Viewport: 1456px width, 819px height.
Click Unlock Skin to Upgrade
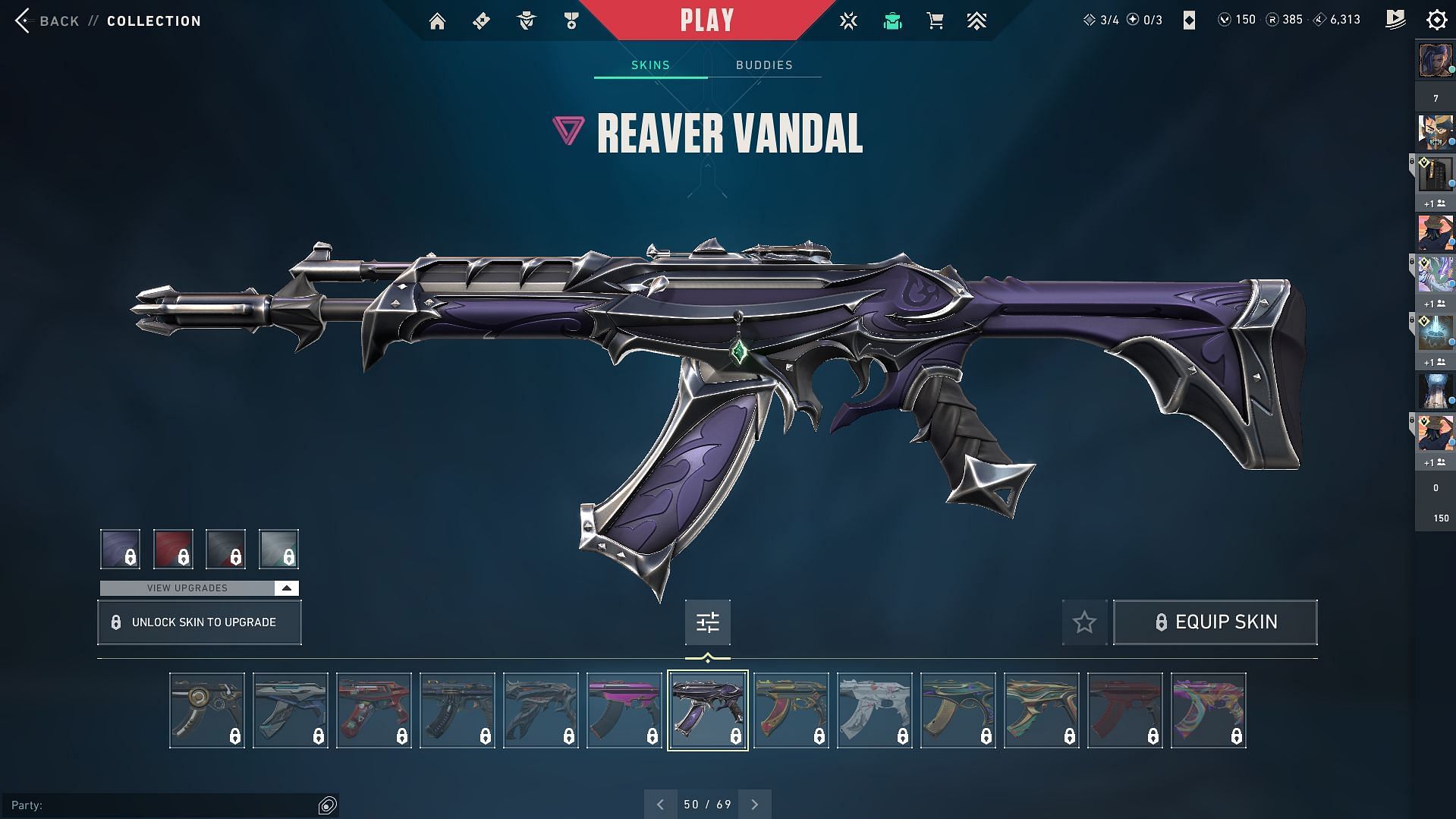click(199, 622)
